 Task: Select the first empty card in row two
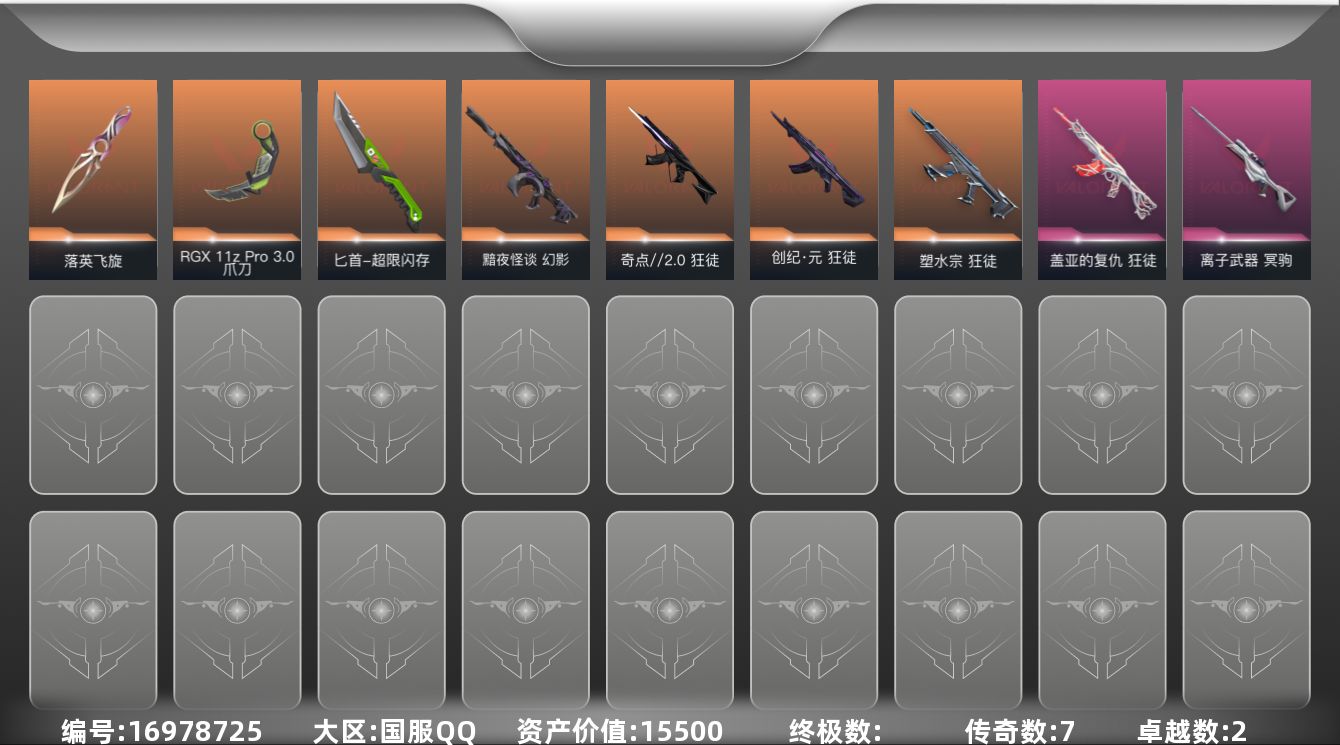click(x=92, y=395)
